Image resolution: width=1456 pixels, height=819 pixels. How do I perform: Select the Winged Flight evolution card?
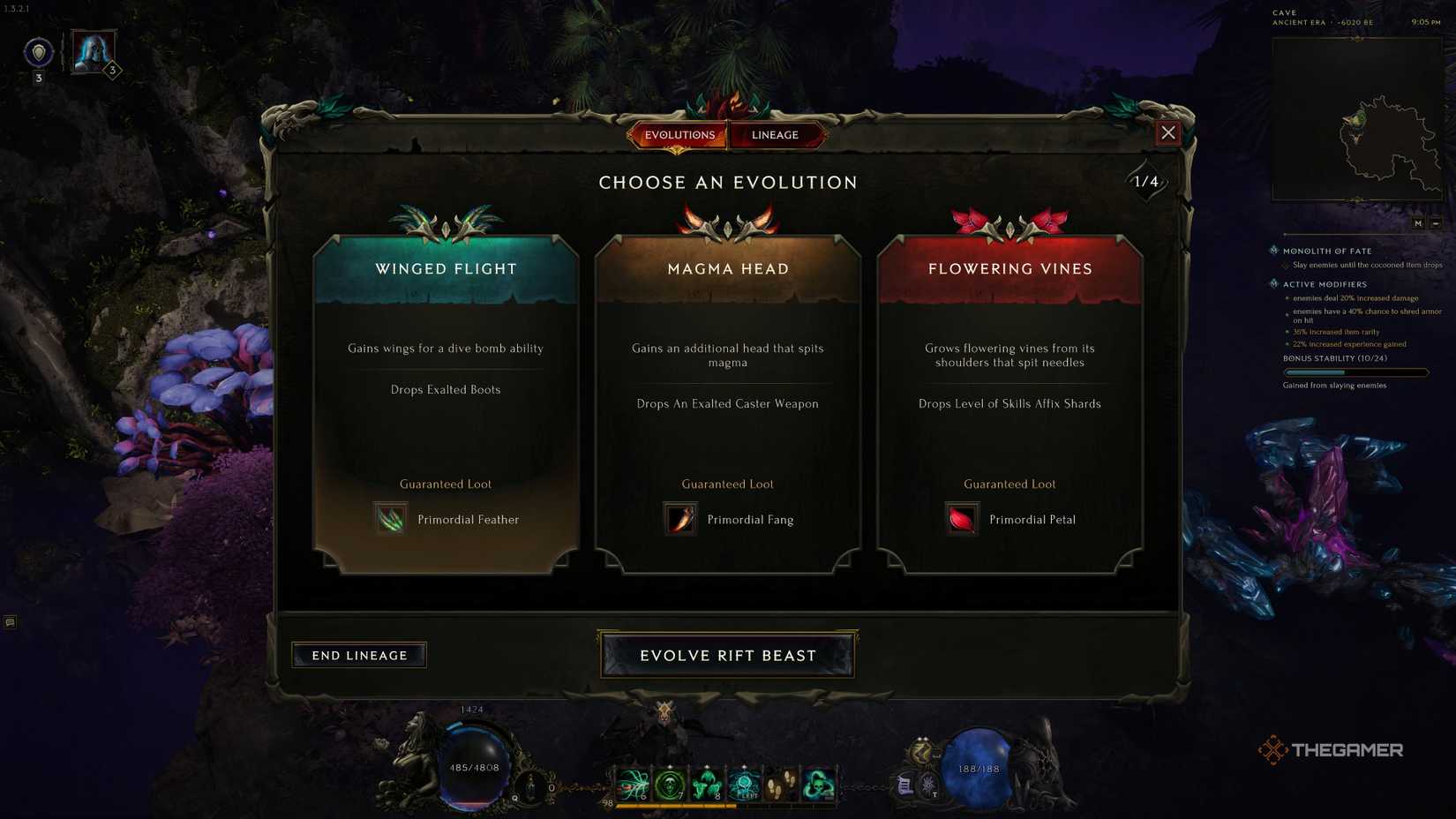[x=445, y=397]
